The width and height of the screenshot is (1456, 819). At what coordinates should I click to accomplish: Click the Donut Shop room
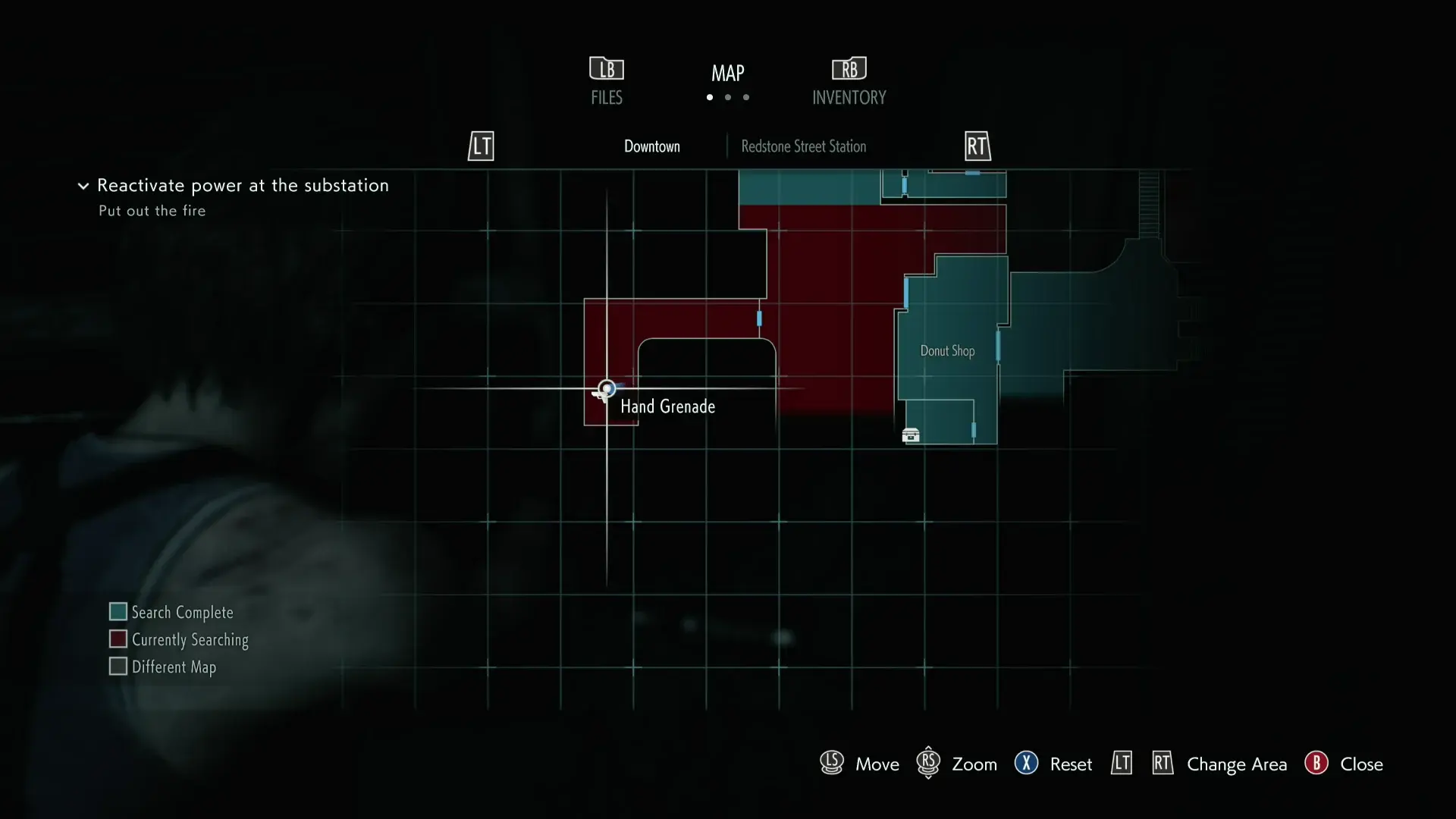pos(947,351)
